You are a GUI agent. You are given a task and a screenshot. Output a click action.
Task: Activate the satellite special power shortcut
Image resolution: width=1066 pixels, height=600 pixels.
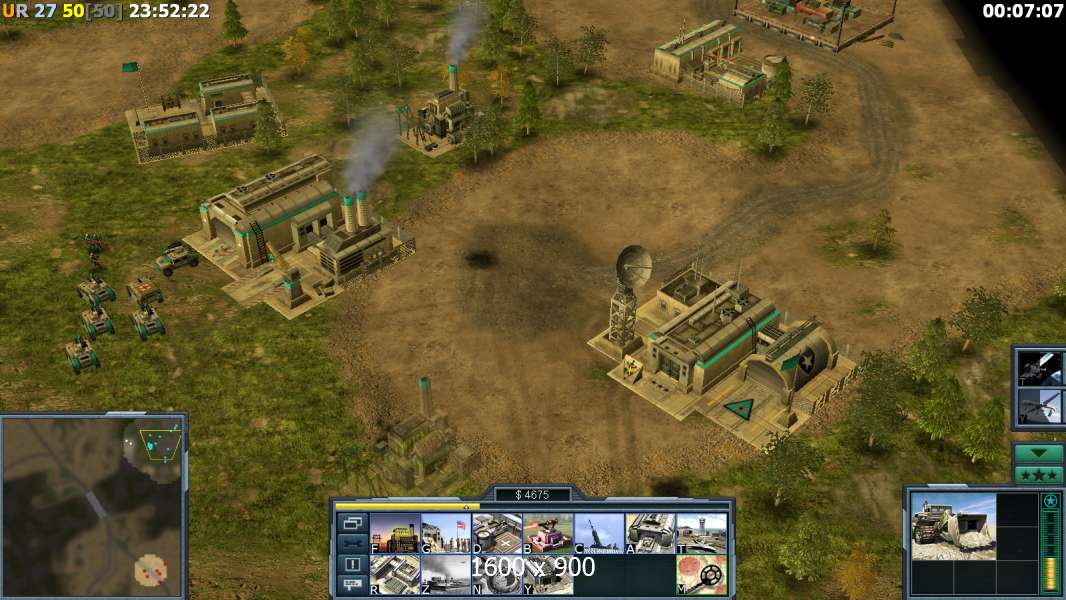(1040, 368)
